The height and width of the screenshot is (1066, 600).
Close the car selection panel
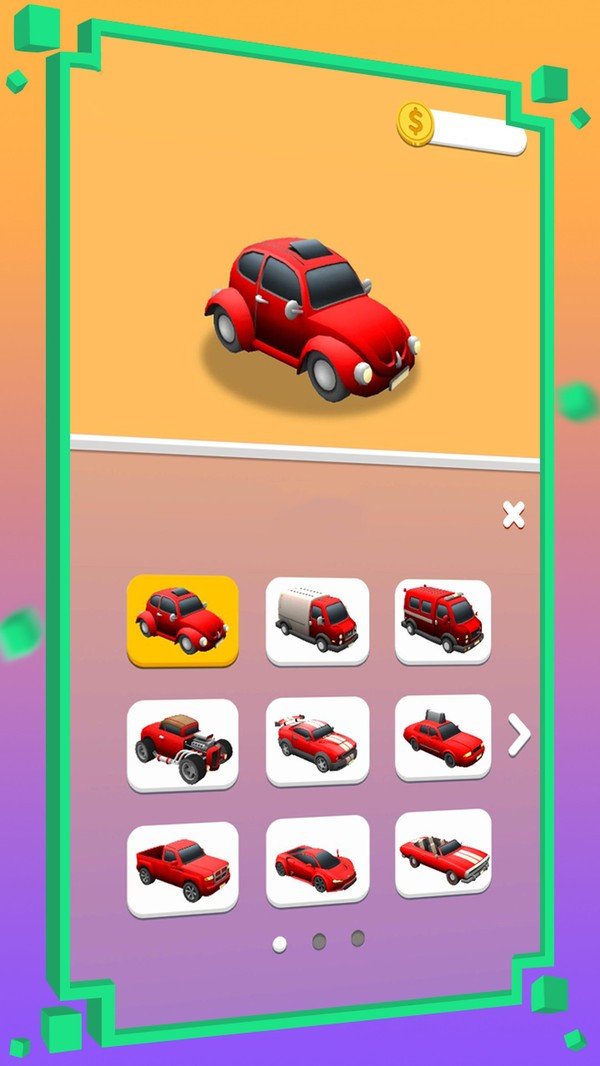click(513, 515)
